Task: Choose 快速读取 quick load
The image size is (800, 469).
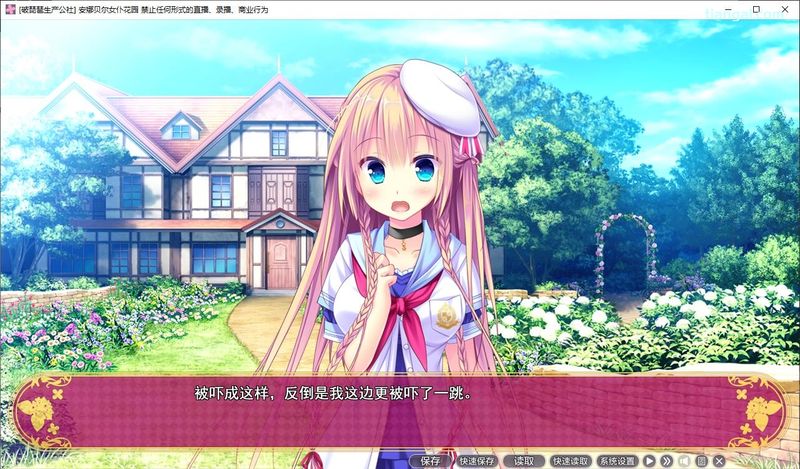Action: click(571, 461)
